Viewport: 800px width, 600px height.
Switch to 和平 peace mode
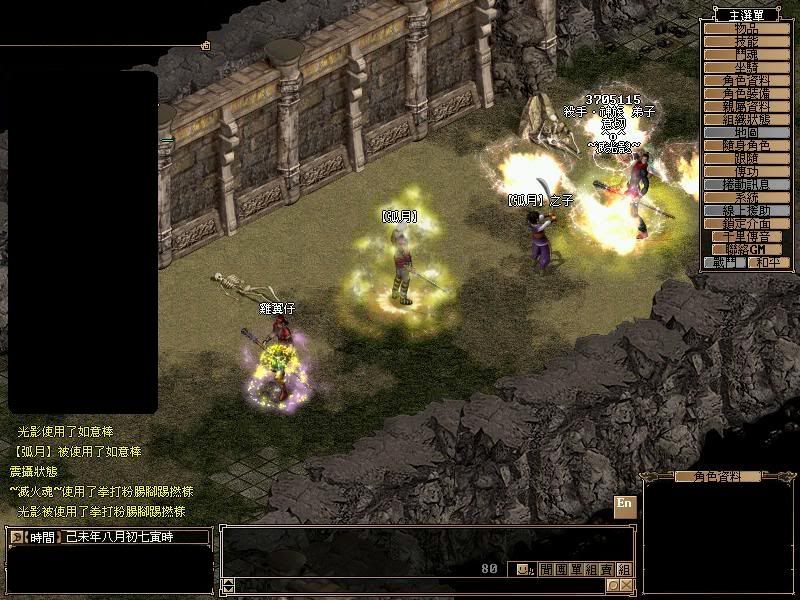768,262
